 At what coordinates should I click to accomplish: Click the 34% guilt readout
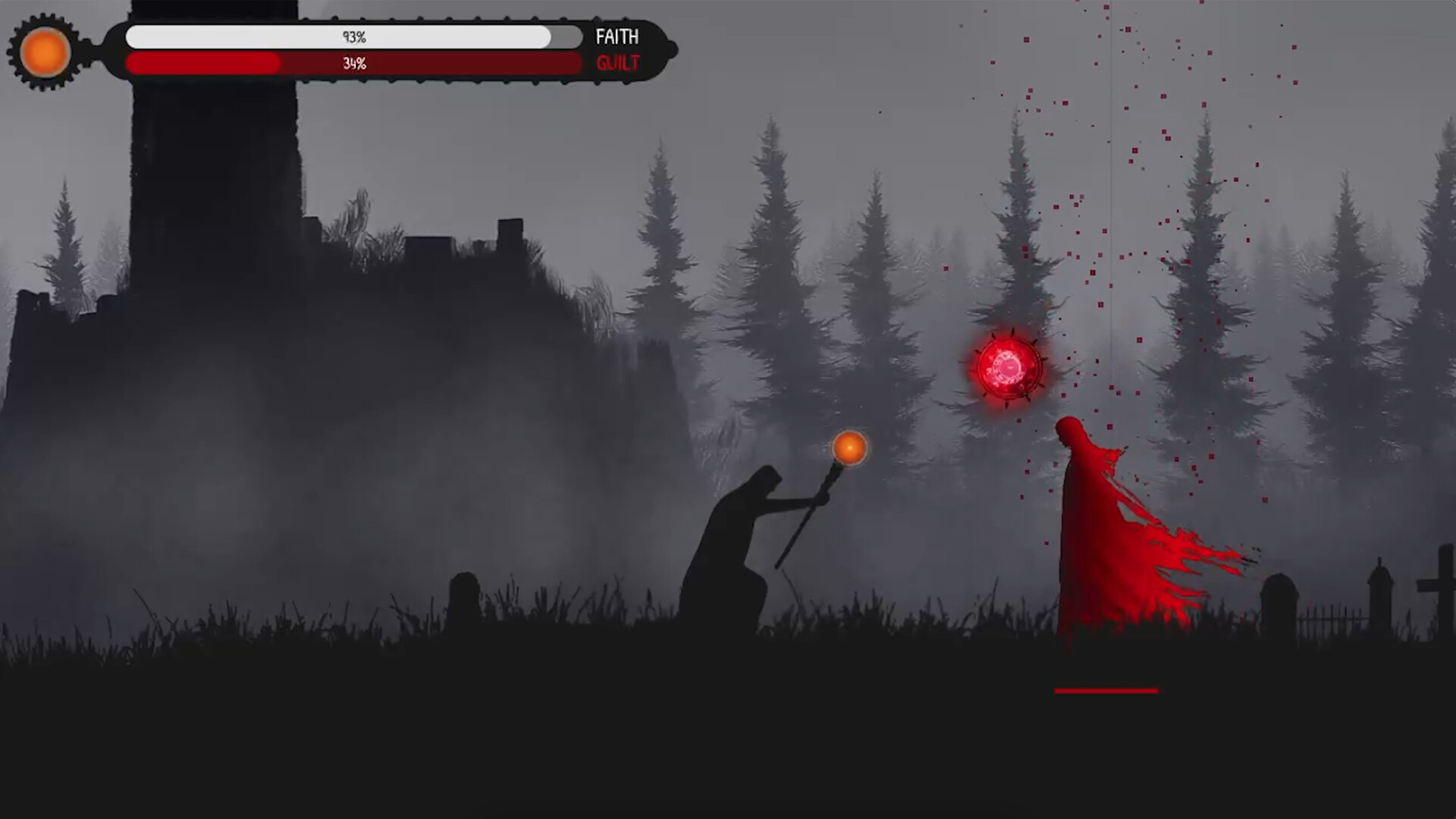click(x=353, y=63)
